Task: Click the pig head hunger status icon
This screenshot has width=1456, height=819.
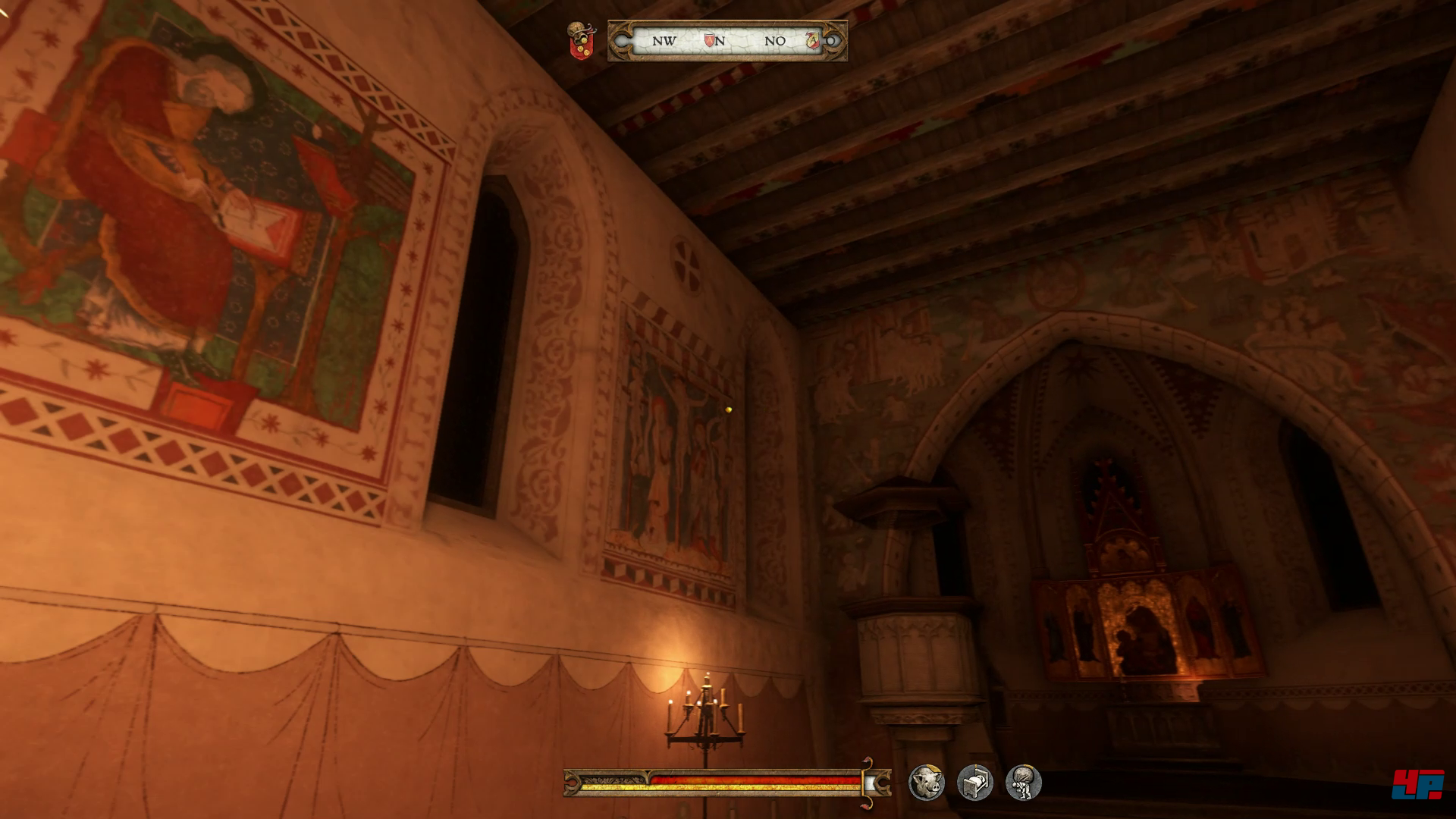Action: coord(926,782)
